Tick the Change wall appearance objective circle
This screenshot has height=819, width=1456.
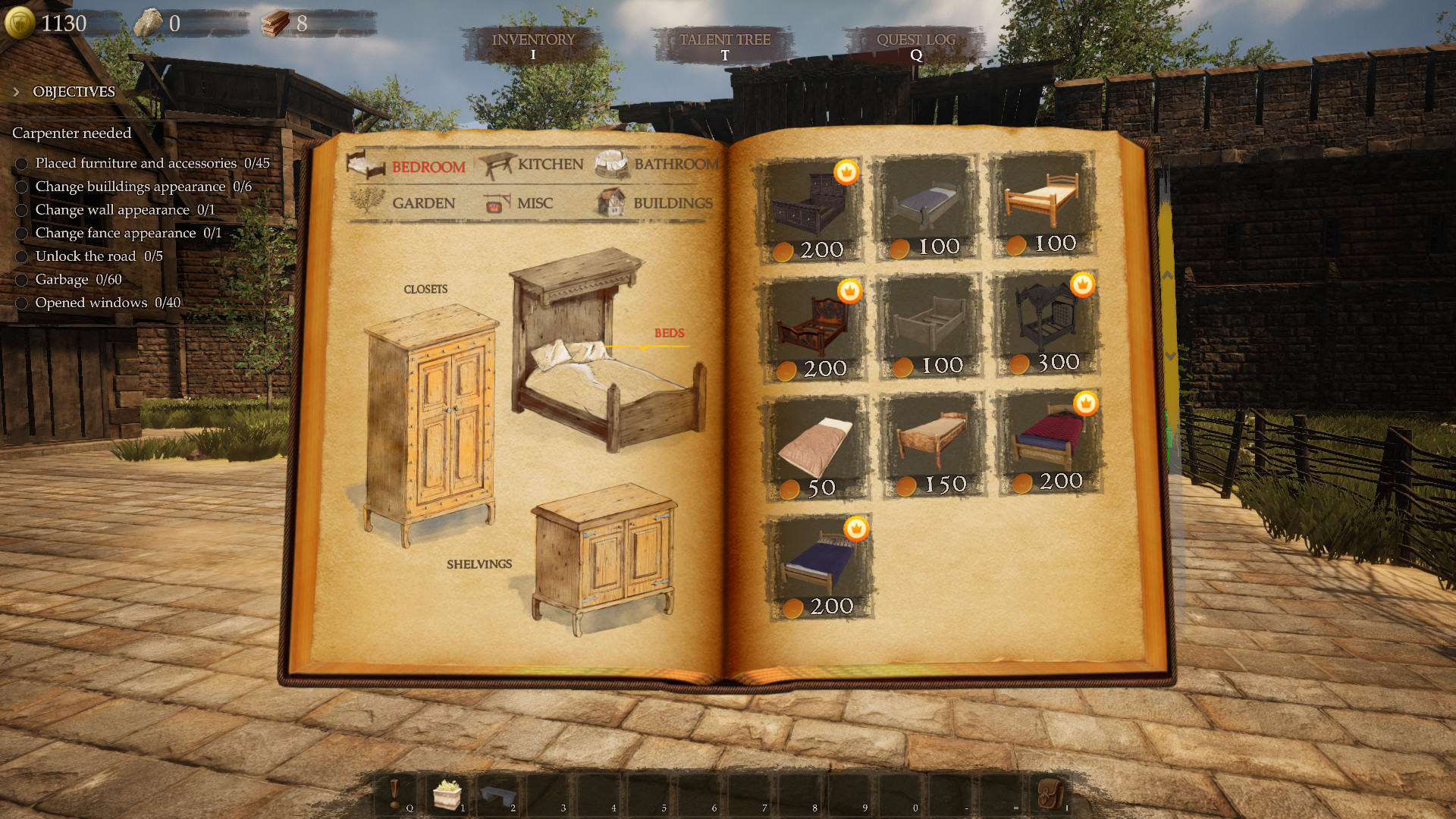coord(21,210)
